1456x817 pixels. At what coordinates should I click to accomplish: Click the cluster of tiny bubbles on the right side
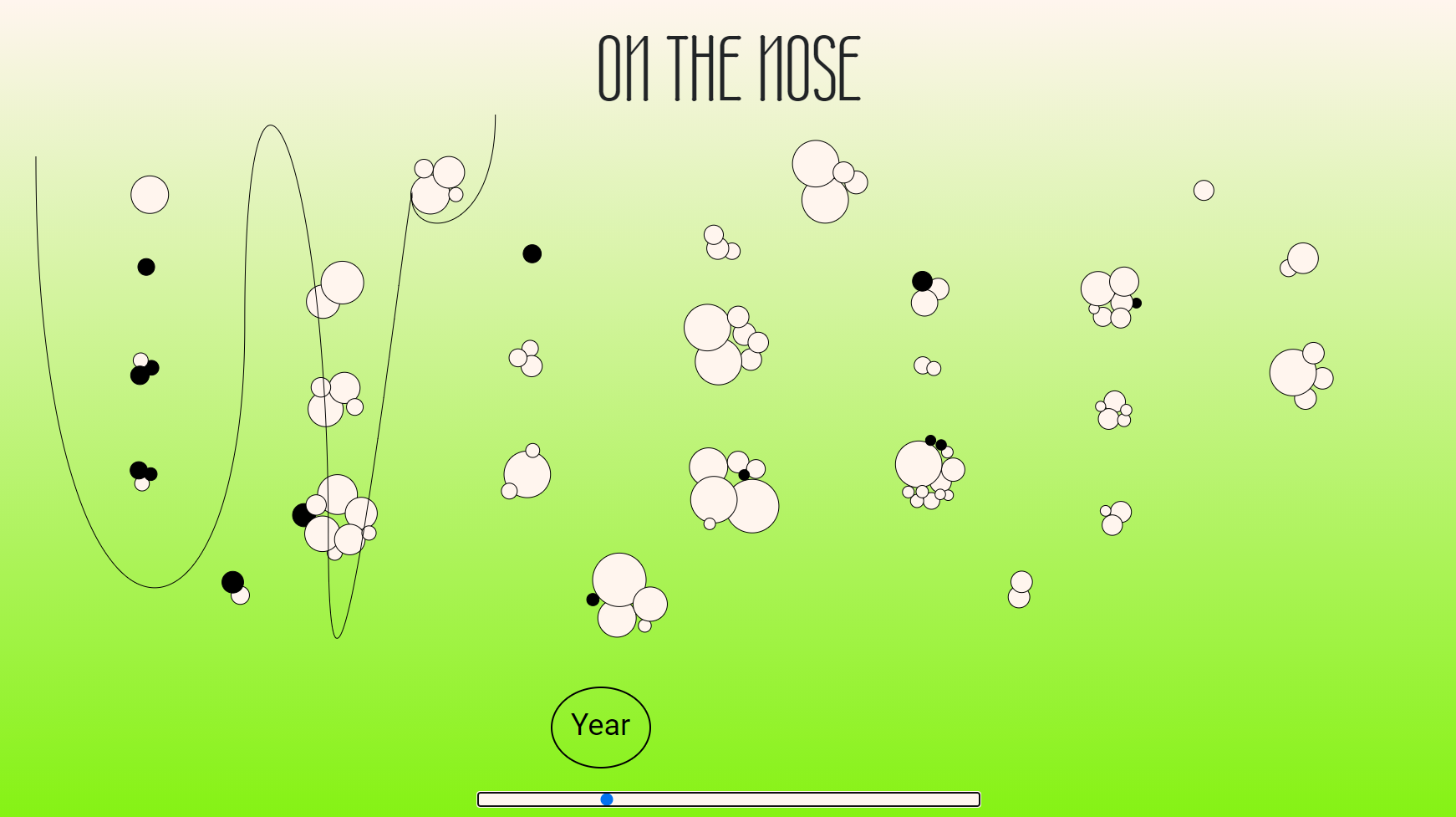pyautogui.click(x=1112, y=410)
